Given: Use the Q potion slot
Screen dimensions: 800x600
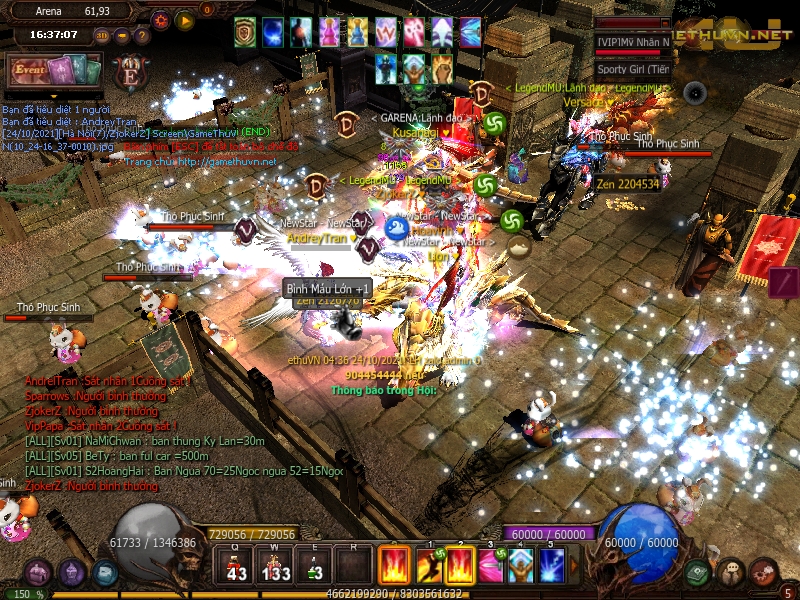Looking at the screenshot, I should click(x=237, y=566).
